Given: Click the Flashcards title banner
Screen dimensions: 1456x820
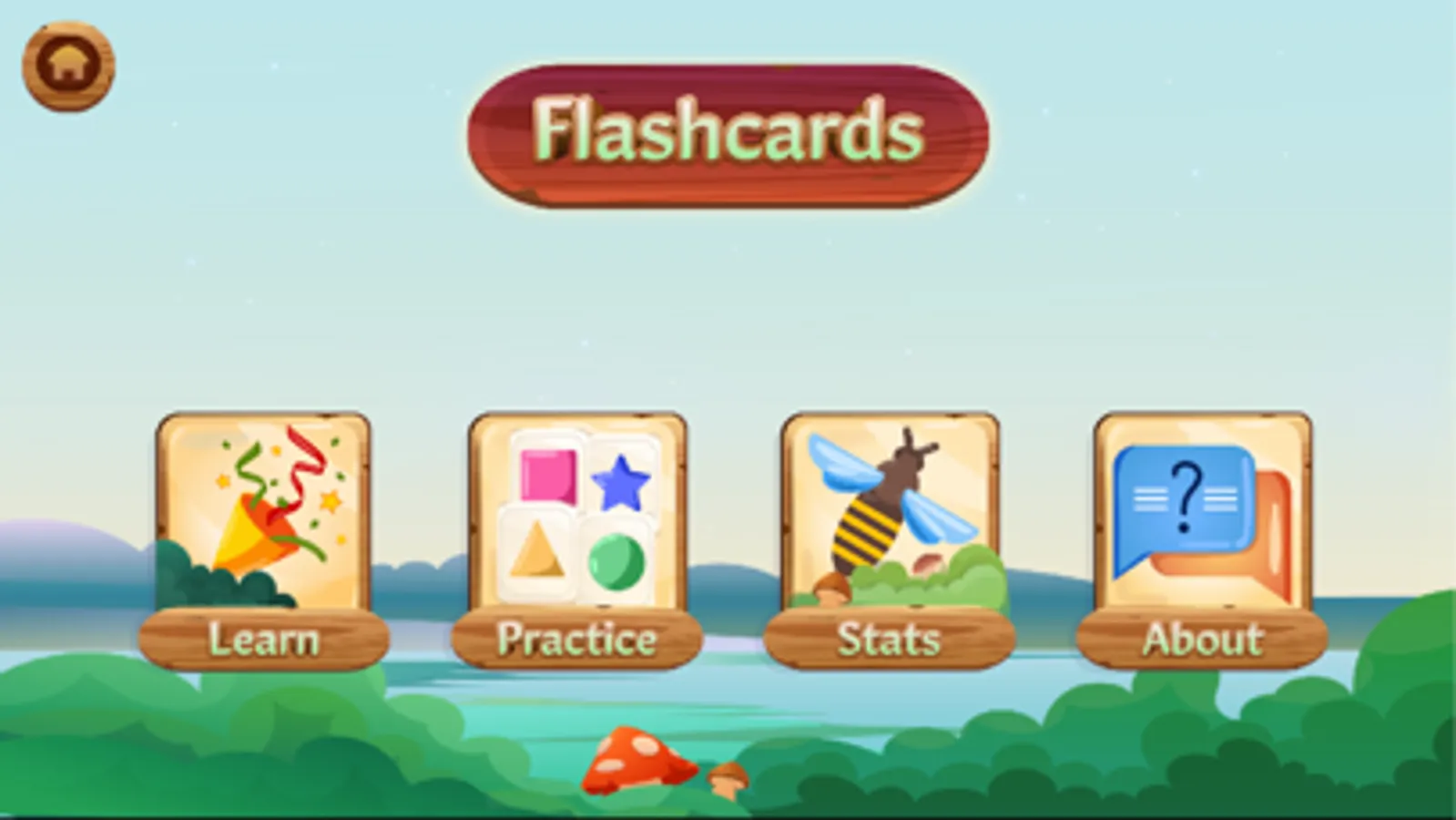Looking at the screenshot, I should tap(728, 131).
